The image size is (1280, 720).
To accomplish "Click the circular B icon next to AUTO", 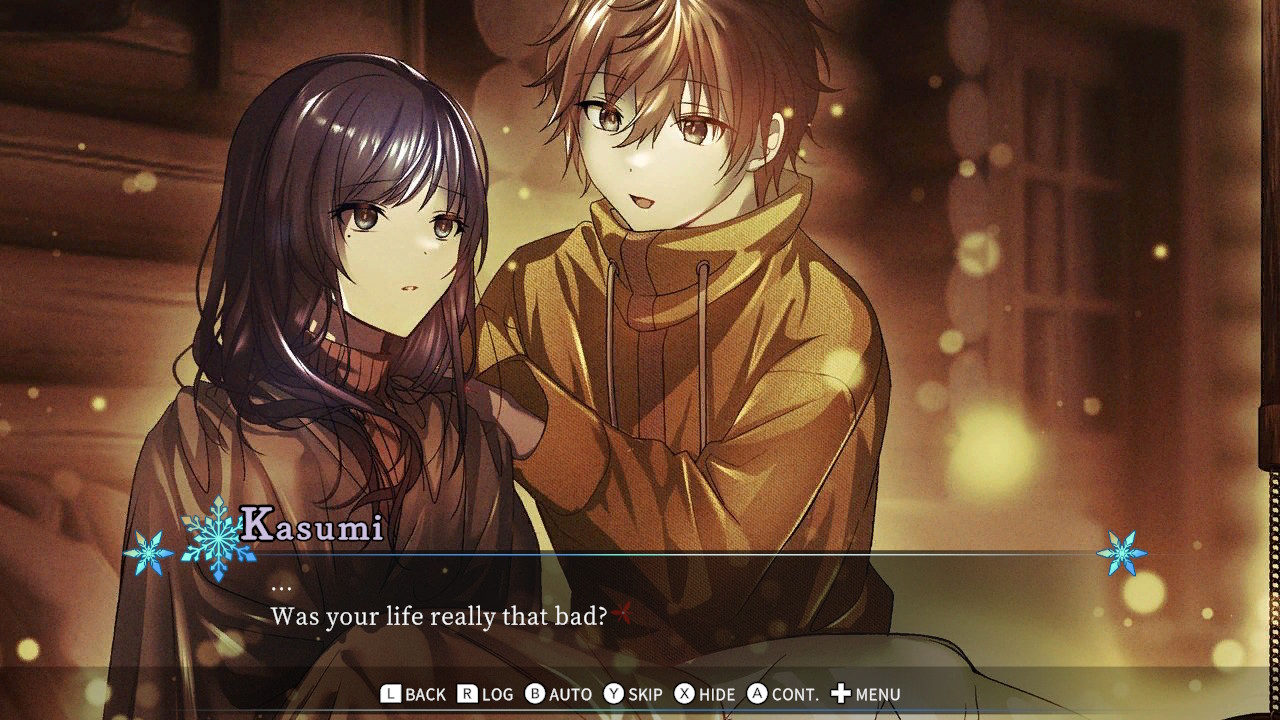I will pyautogui.click(x=534, y=693).
